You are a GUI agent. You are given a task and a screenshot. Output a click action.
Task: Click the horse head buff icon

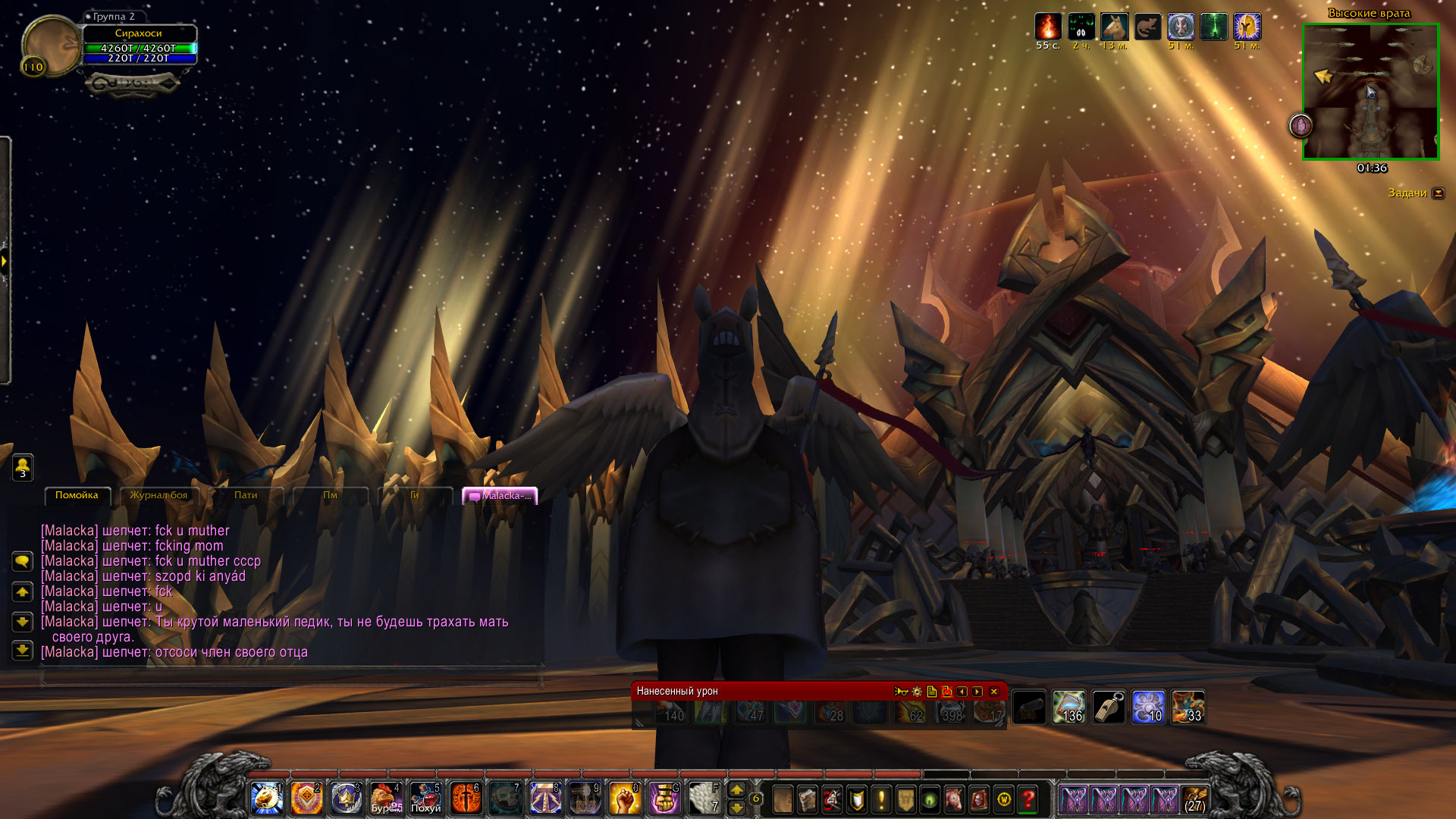[1114, 27]
